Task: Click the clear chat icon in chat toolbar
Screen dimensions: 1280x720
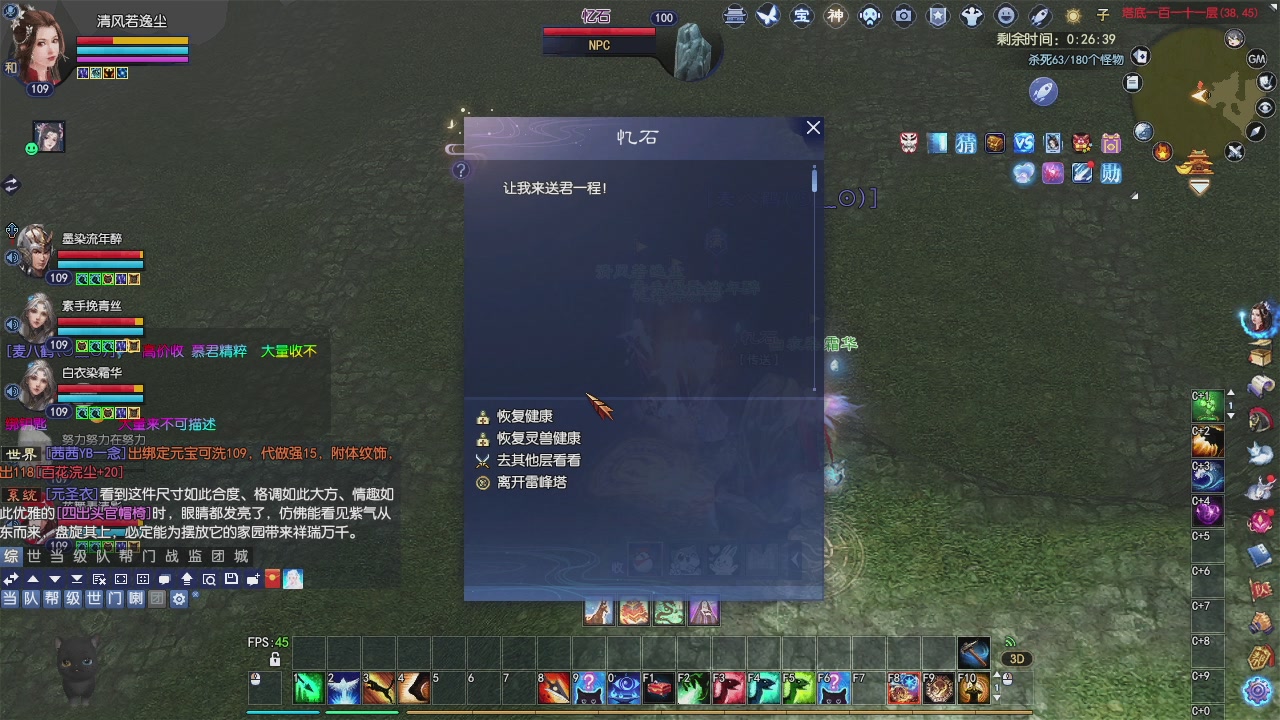Action: coord(98,578)
